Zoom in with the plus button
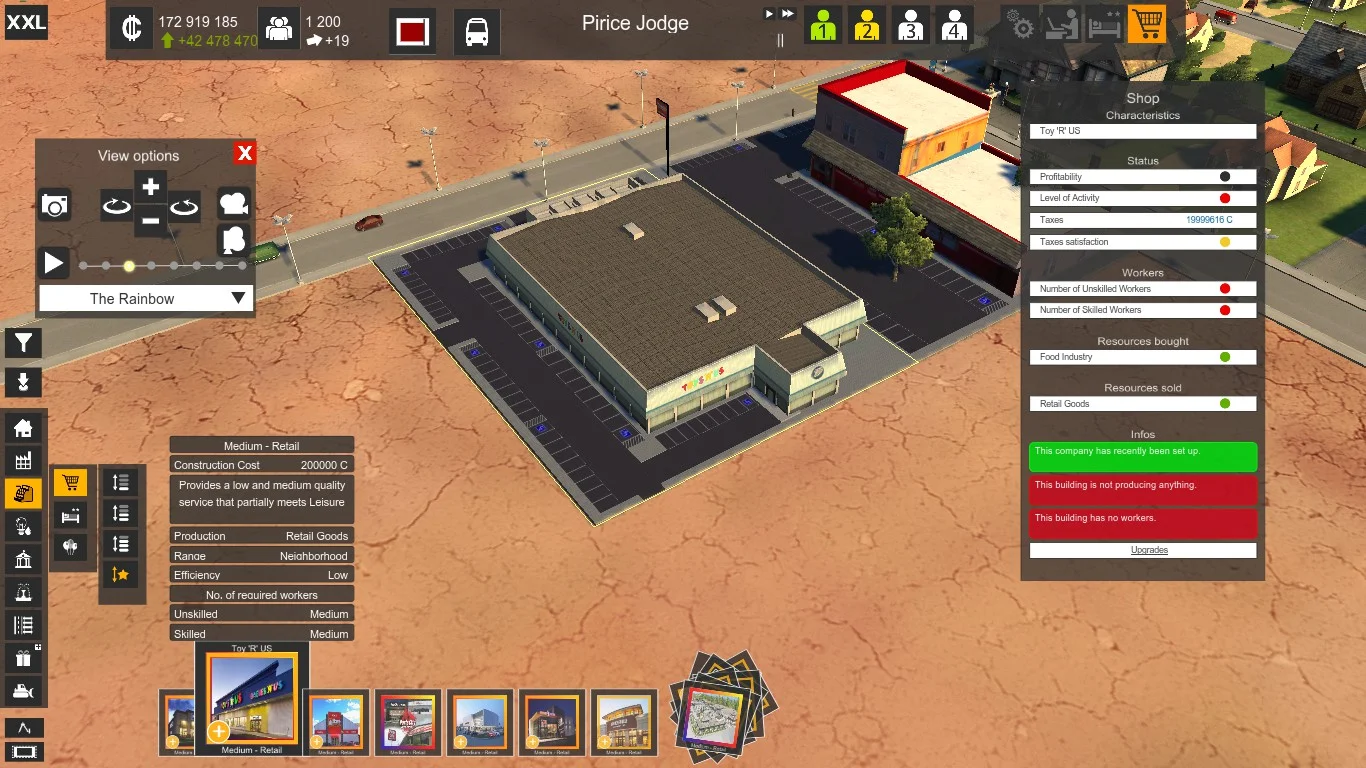Viewport: 1366px width, 768px height. tap(150, 187)
